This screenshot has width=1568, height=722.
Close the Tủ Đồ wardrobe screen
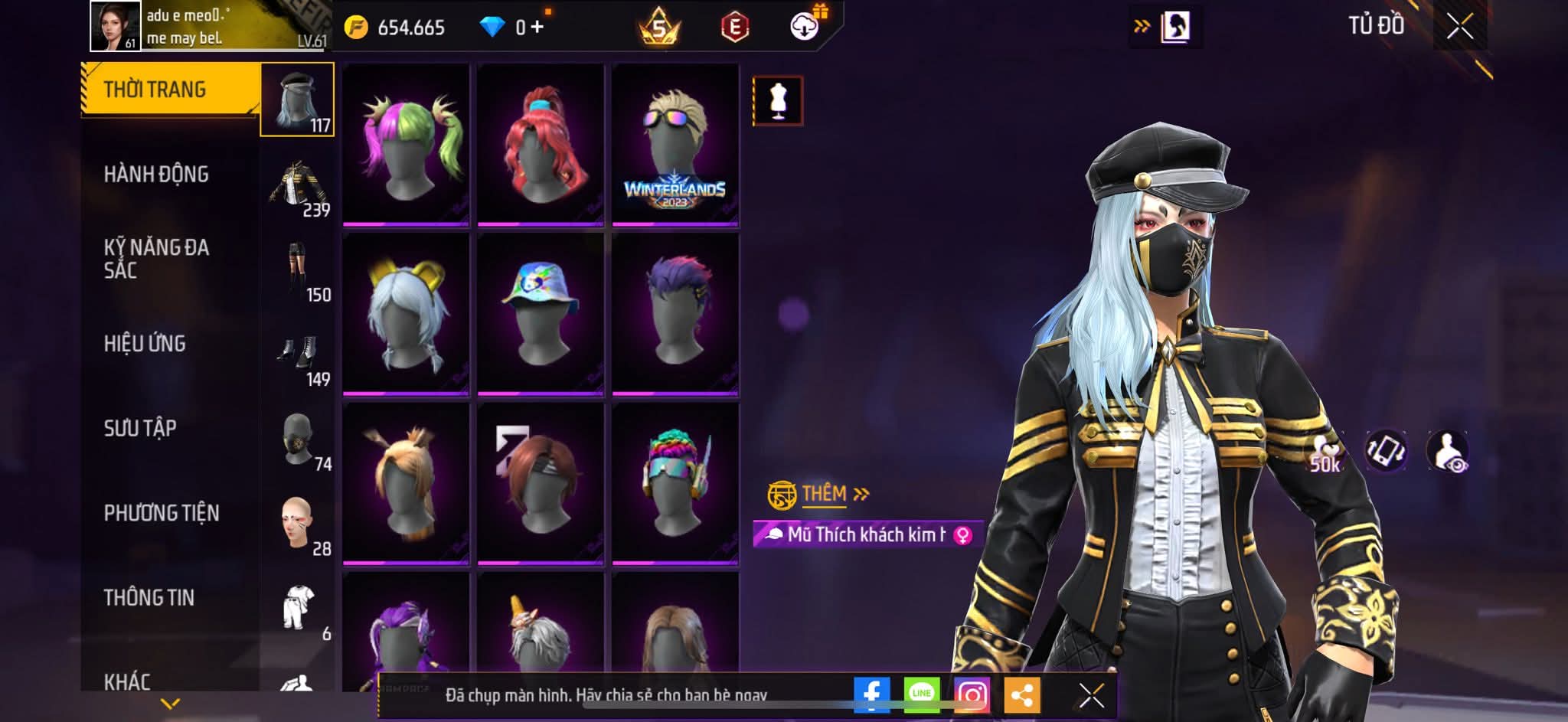click(1459, 27)
